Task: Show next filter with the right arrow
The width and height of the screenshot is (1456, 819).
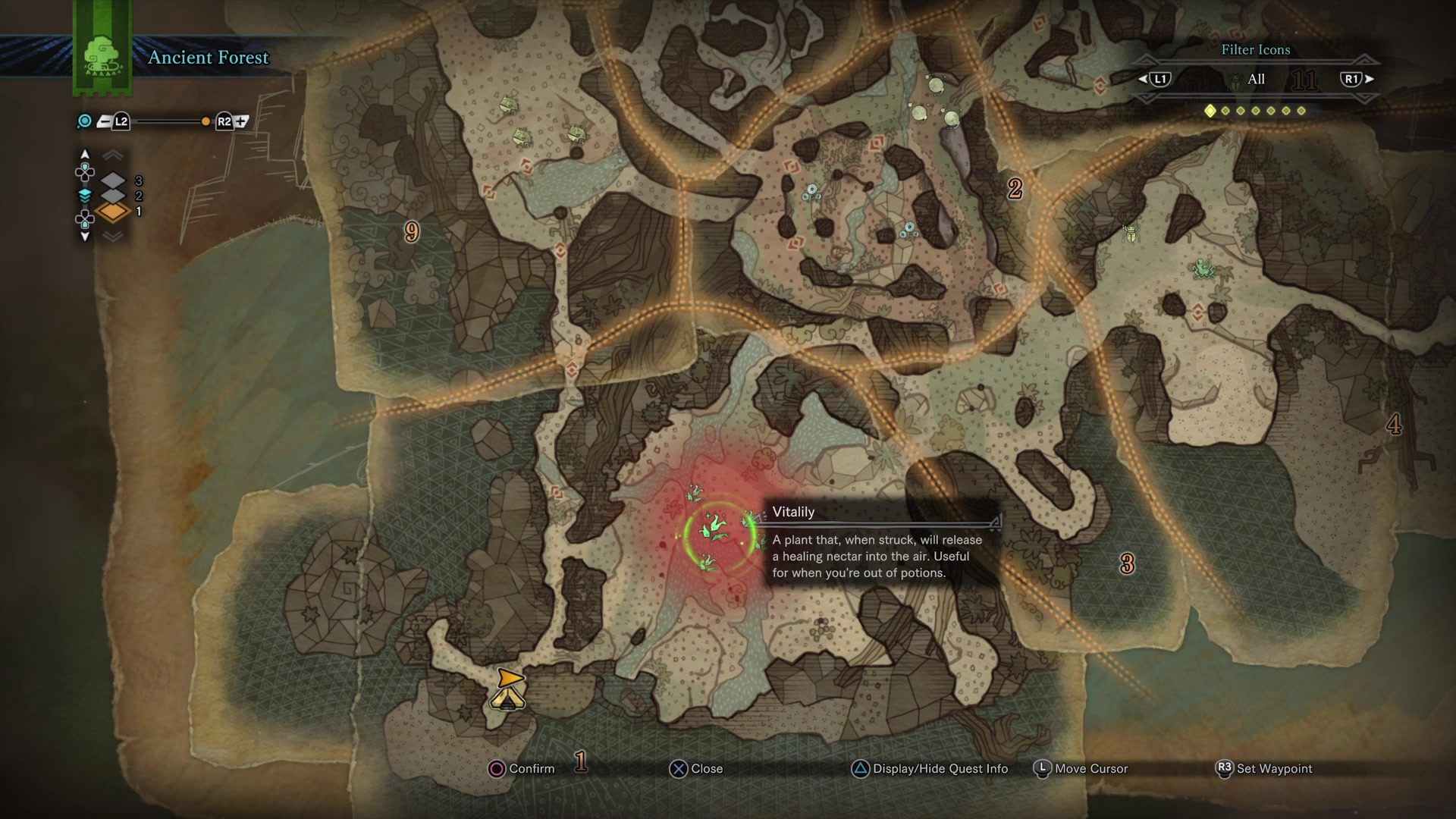Action: coord(1370,79)
